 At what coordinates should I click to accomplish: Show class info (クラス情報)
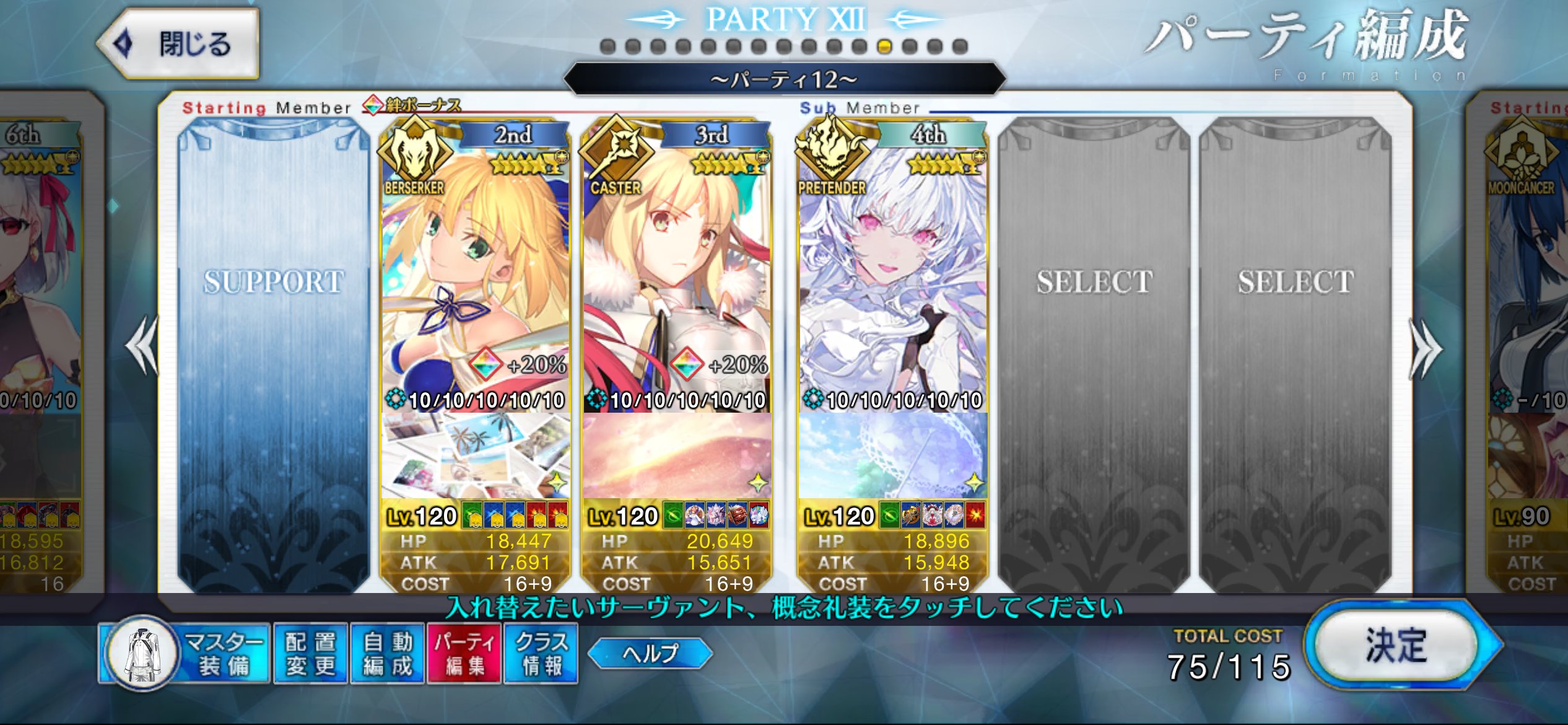pos(541,654)
